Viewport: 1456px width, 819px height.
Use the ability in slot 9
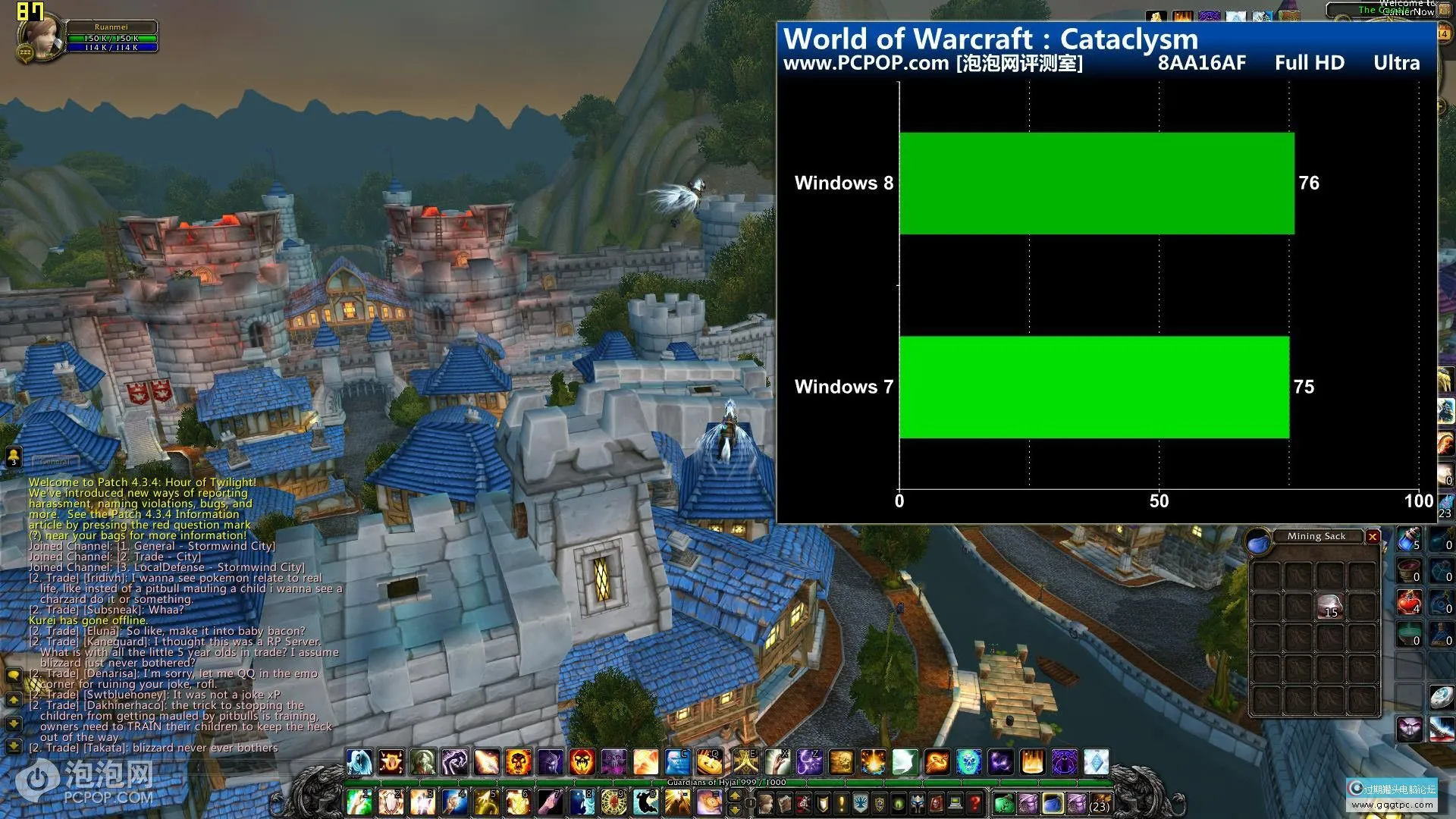(613, 802)
